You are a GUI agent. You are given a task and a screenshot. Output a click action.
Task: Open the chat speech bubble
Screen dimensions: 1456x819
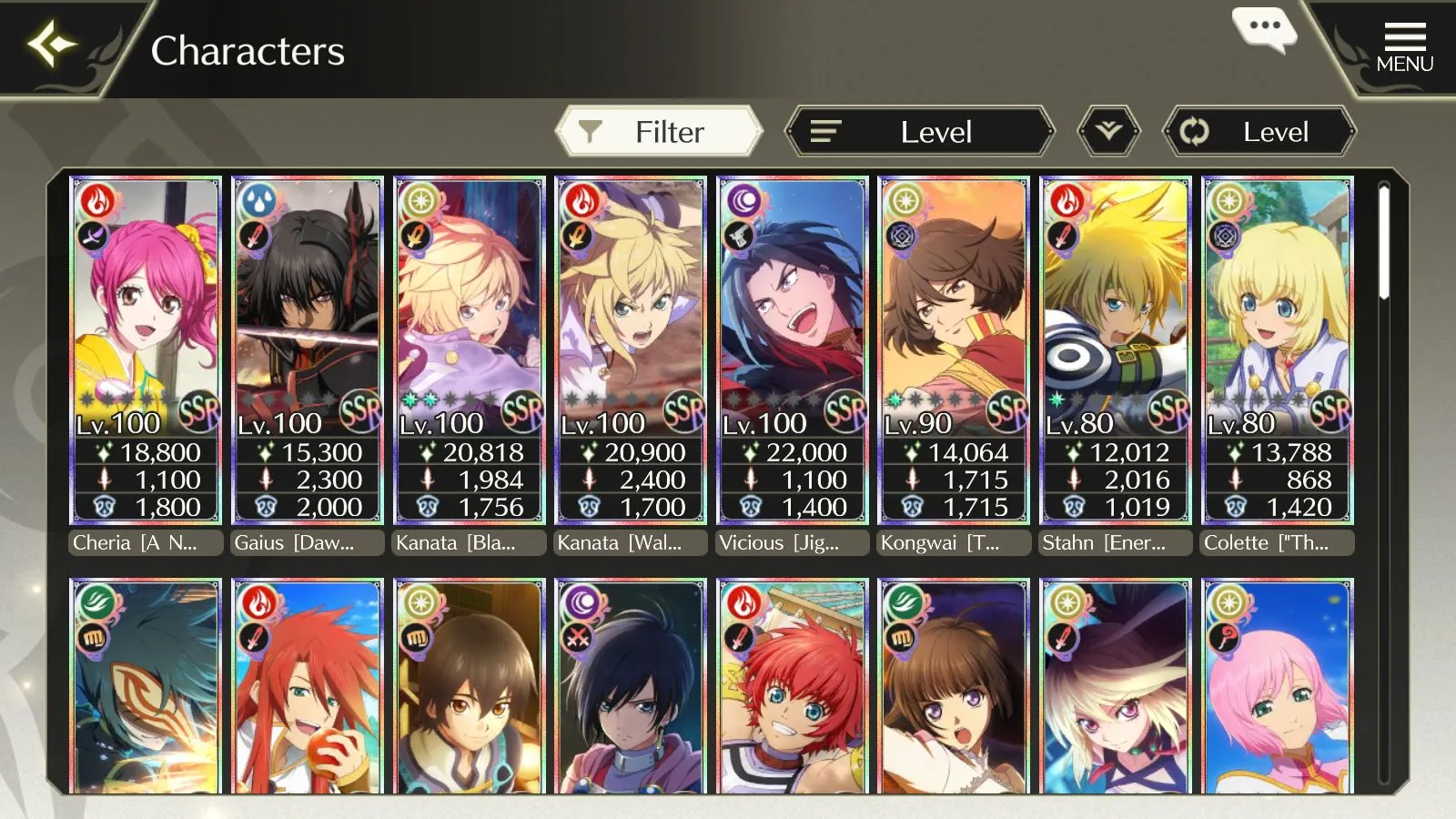point(1264,29)
